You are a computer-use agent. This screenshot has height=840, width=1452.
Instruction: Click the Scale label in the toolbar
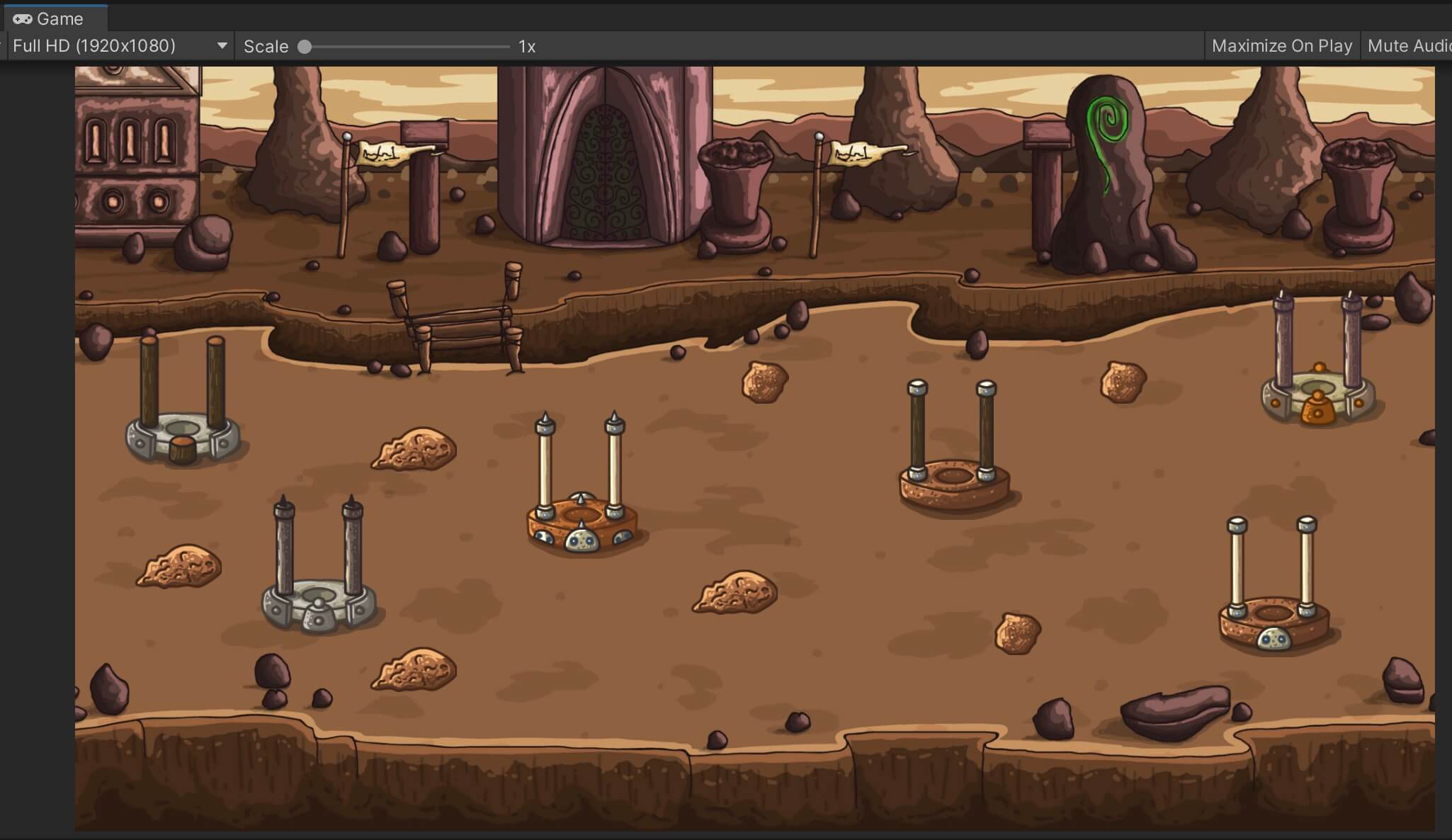click(x=266, y=46)
